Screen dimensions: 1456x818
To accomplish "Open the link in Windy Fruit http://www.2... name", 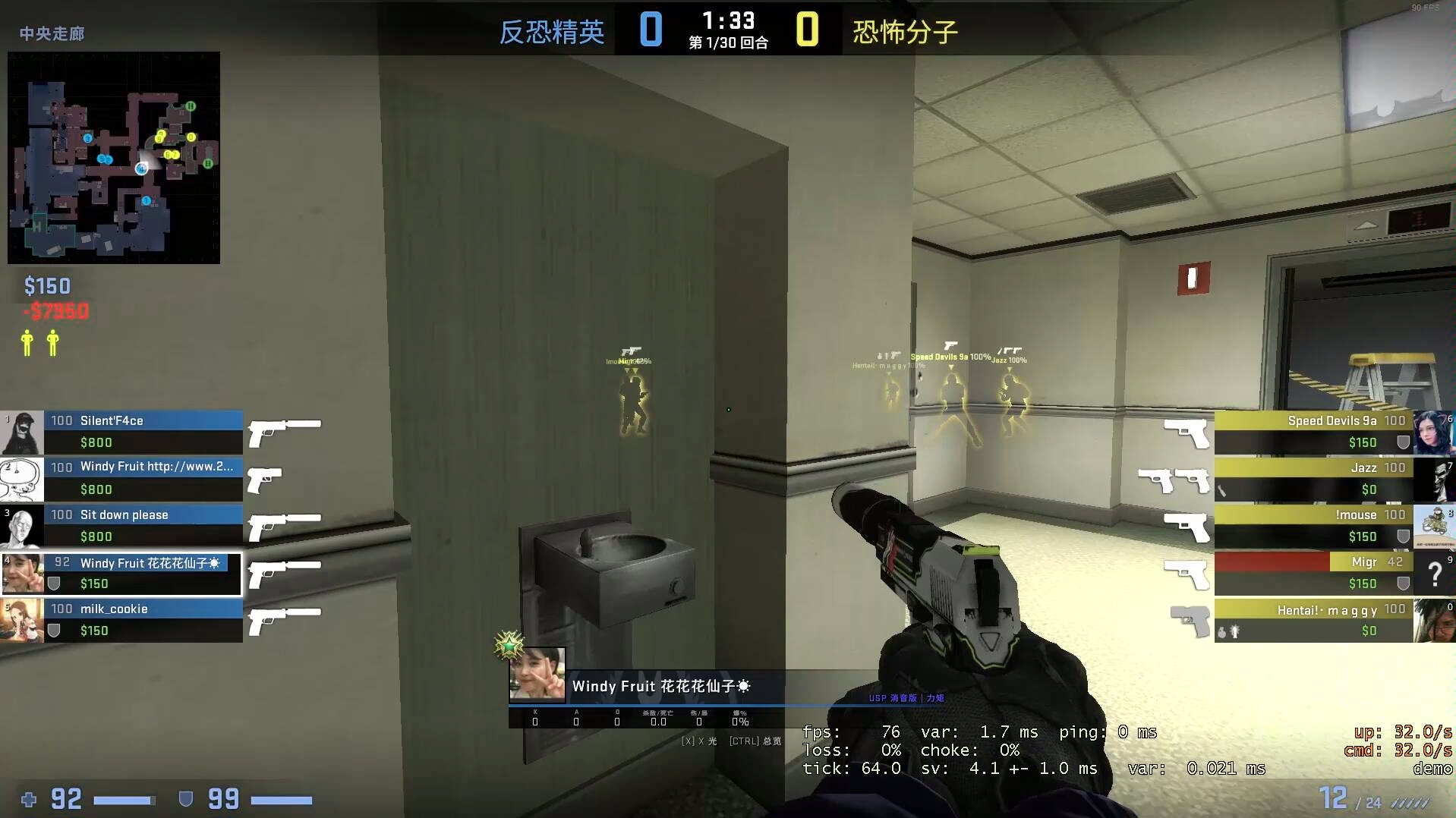I will point(156,467).
